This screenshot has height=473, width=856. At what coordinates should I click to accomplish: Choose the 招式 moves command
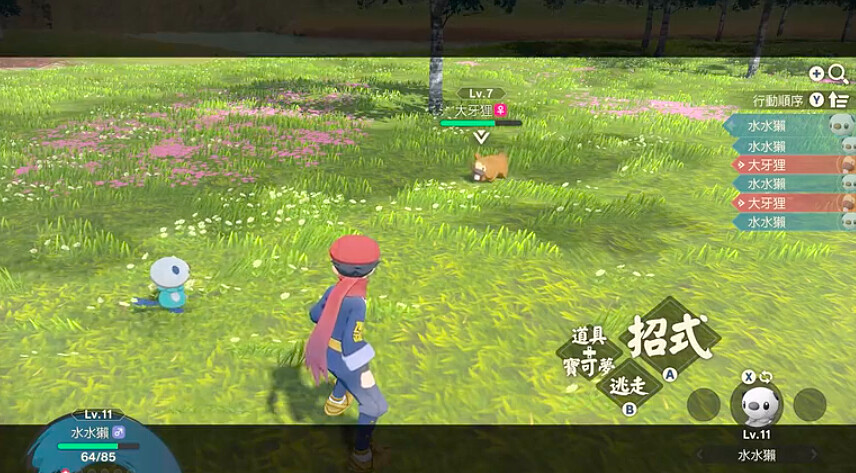point(671,338)
